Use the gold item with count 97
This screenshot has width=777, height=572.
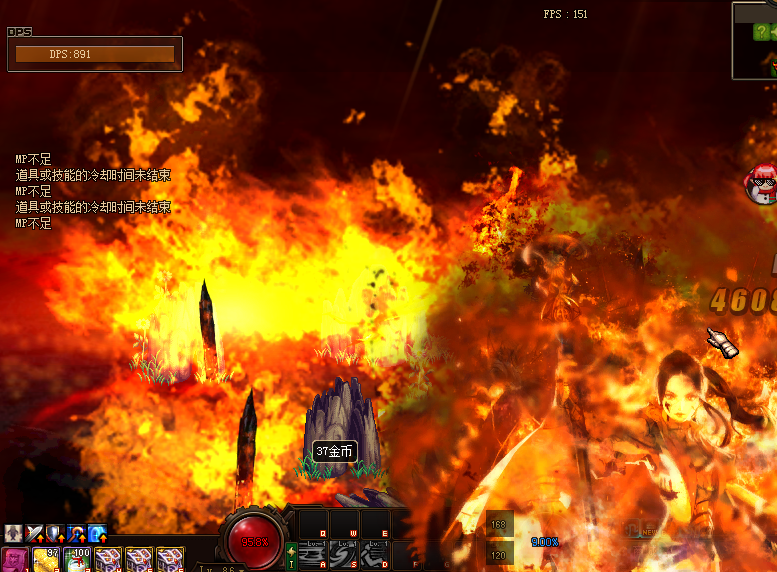(46, 559)
